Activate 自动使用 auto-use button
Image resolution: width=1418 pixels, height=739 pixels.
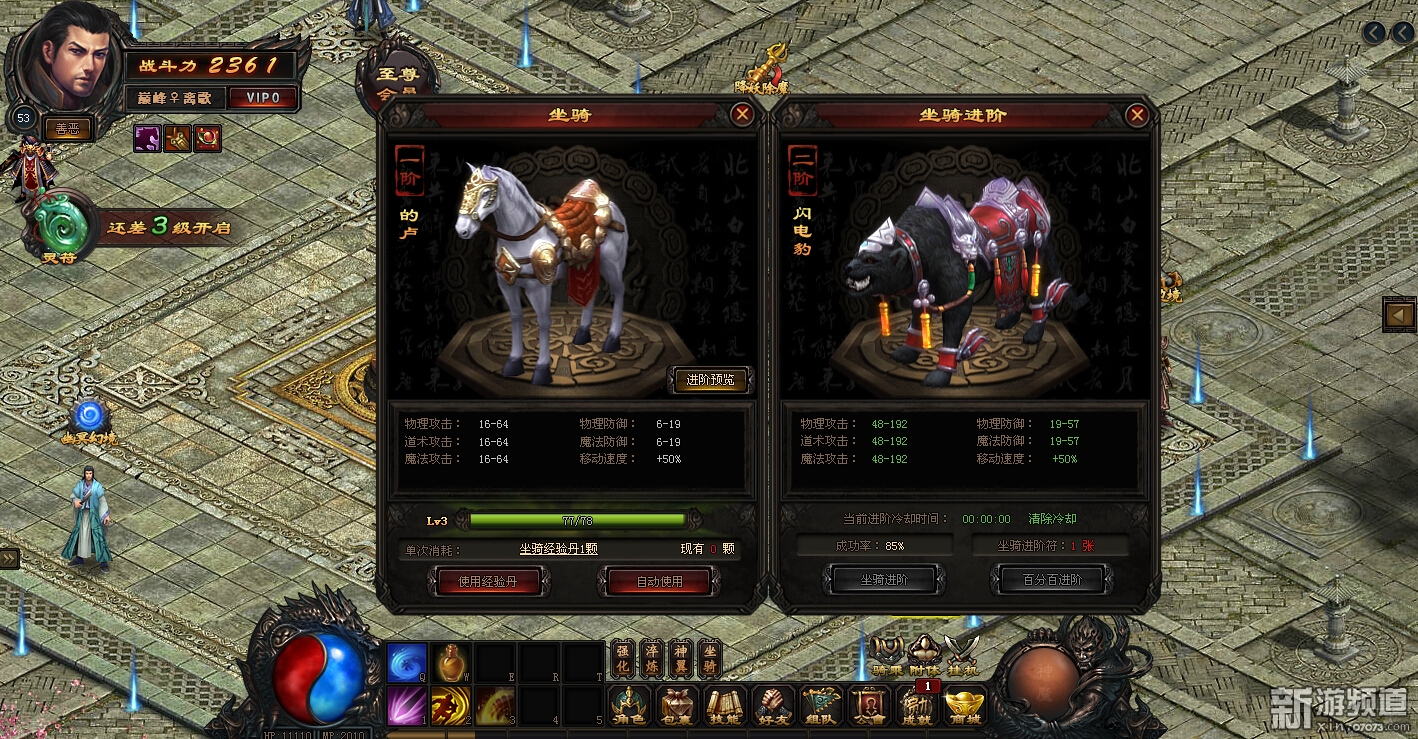point(659,581)
